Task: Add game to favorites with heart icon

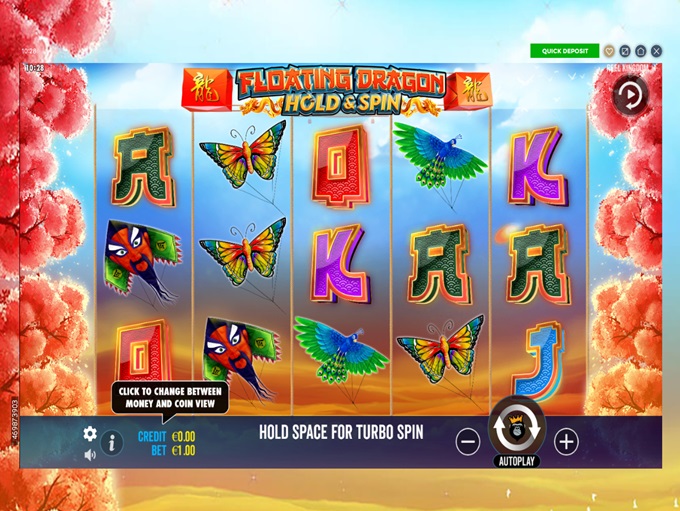Action: (x=609, y=51)
